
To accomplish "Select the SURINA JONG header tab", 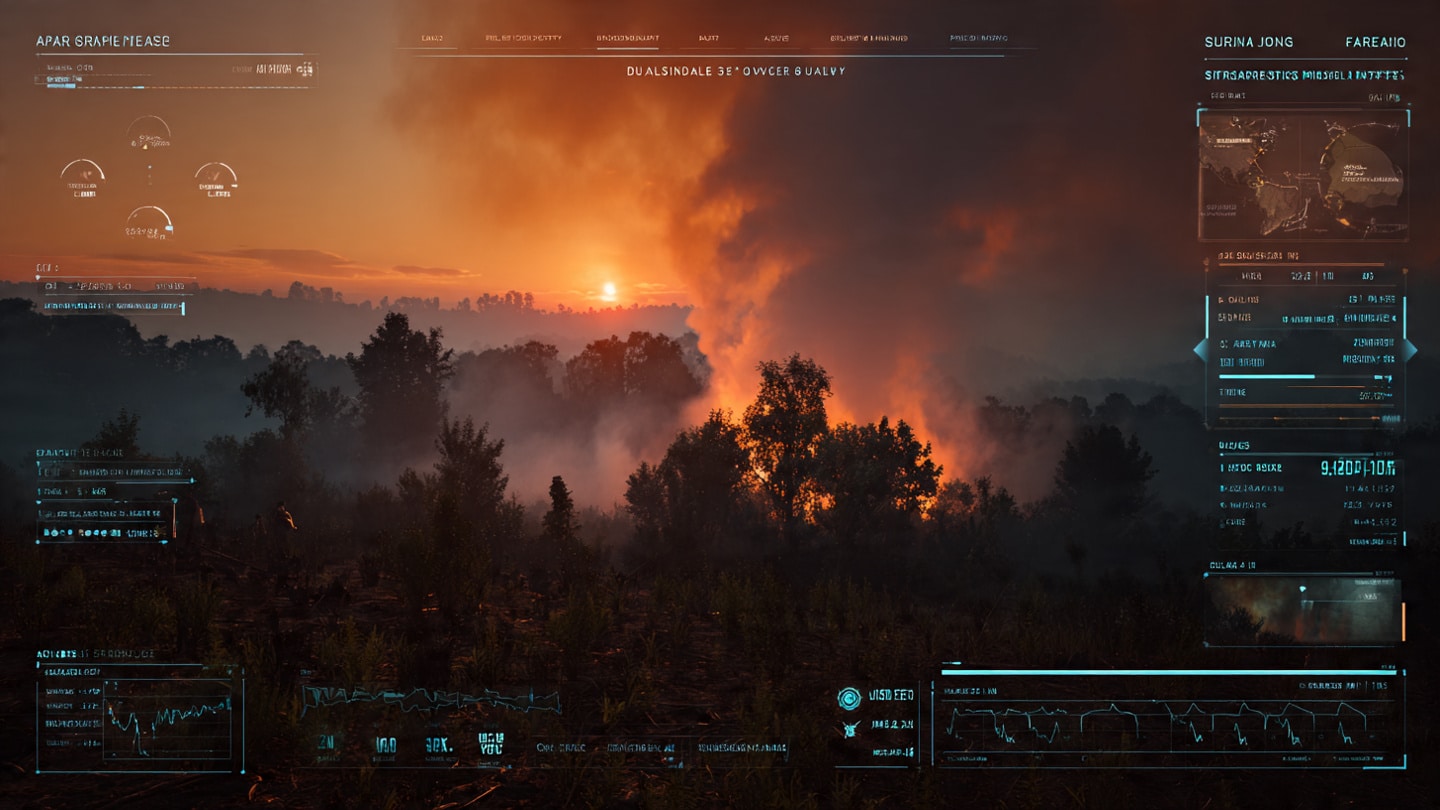I will (1248, 42).
